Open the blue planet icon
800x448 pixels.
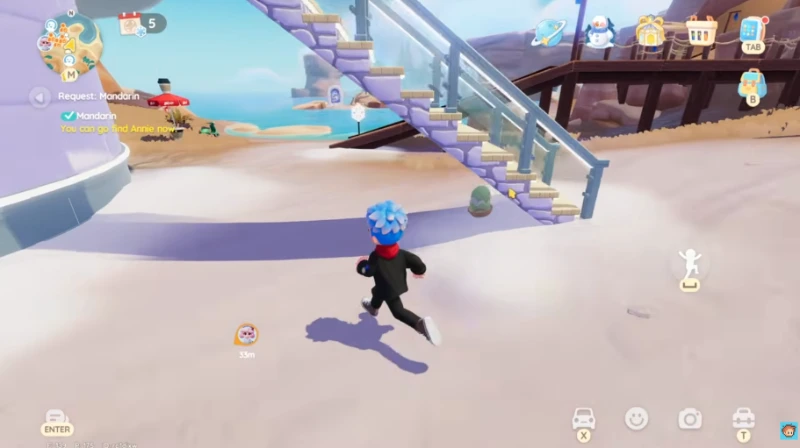click(x=548, y=32)
